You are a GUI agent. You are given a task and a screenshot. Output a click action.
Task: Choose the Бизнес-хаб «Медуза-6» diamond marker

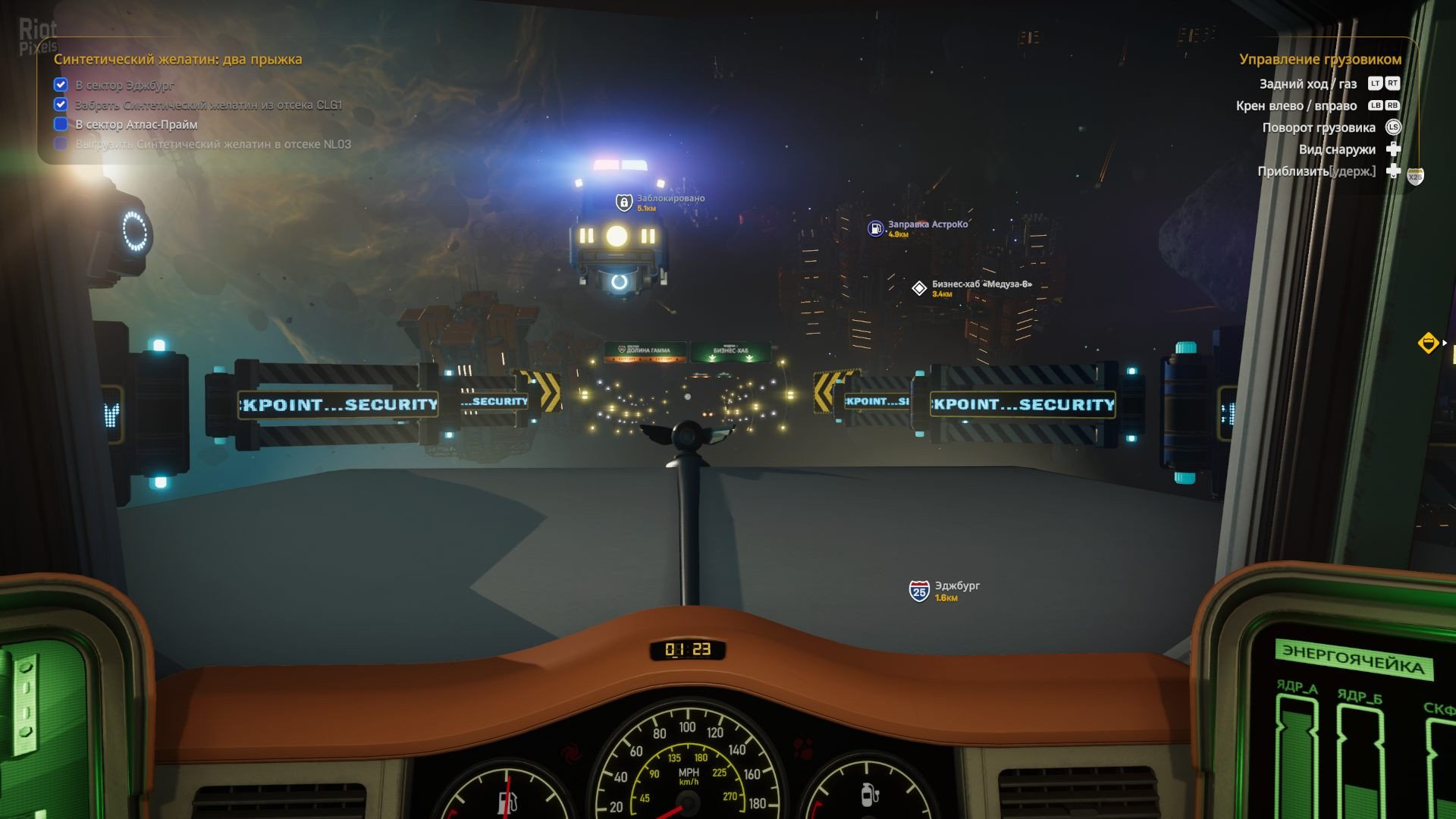click(919, 288)
